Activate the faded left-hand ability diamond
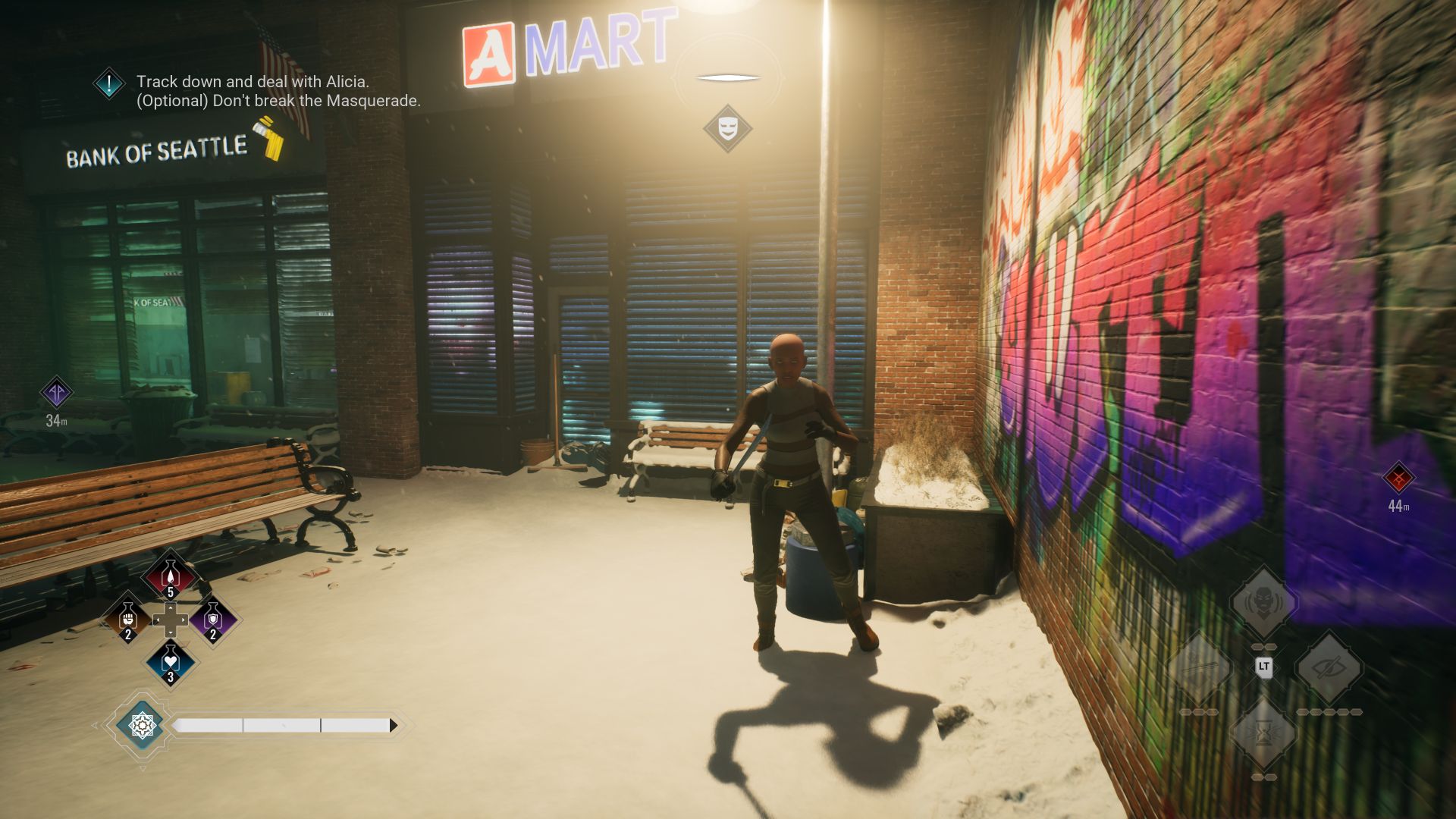 [1199, 668]
